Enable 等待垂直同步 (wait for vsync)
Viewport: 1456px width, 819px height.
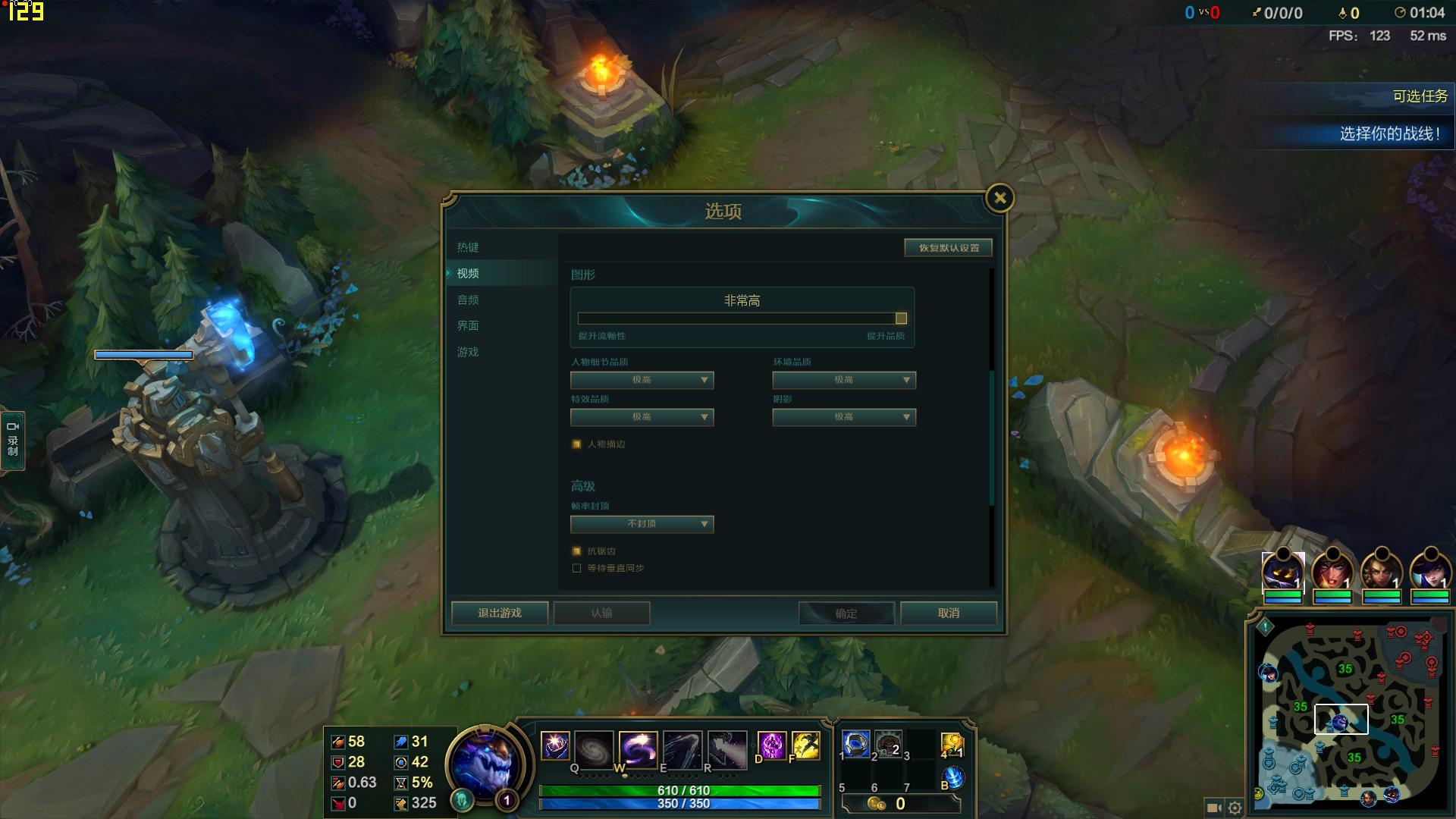[577, 567]
